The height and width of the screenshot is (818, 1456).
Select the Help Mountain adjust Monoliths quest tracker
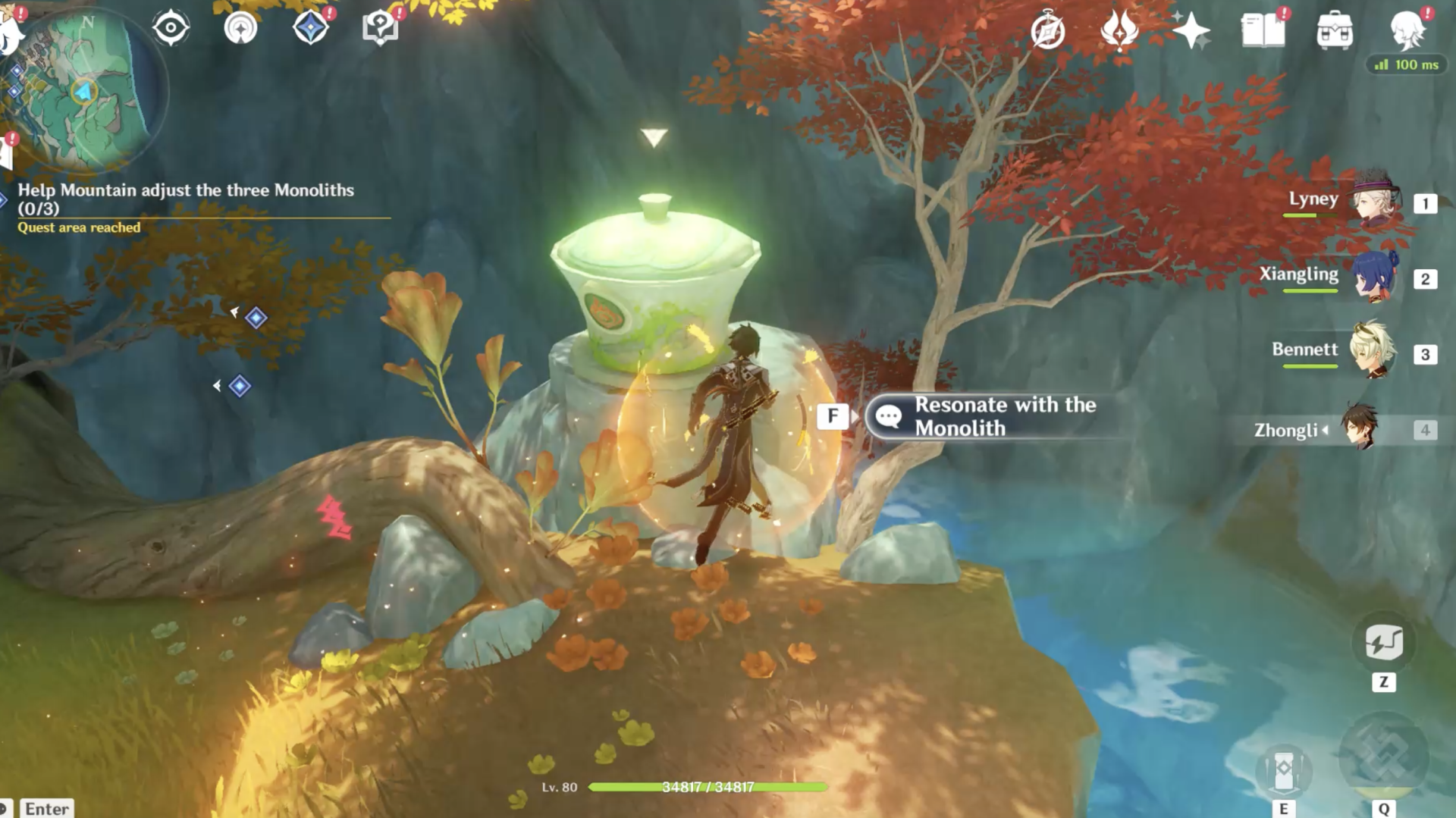tap(186, 199)
